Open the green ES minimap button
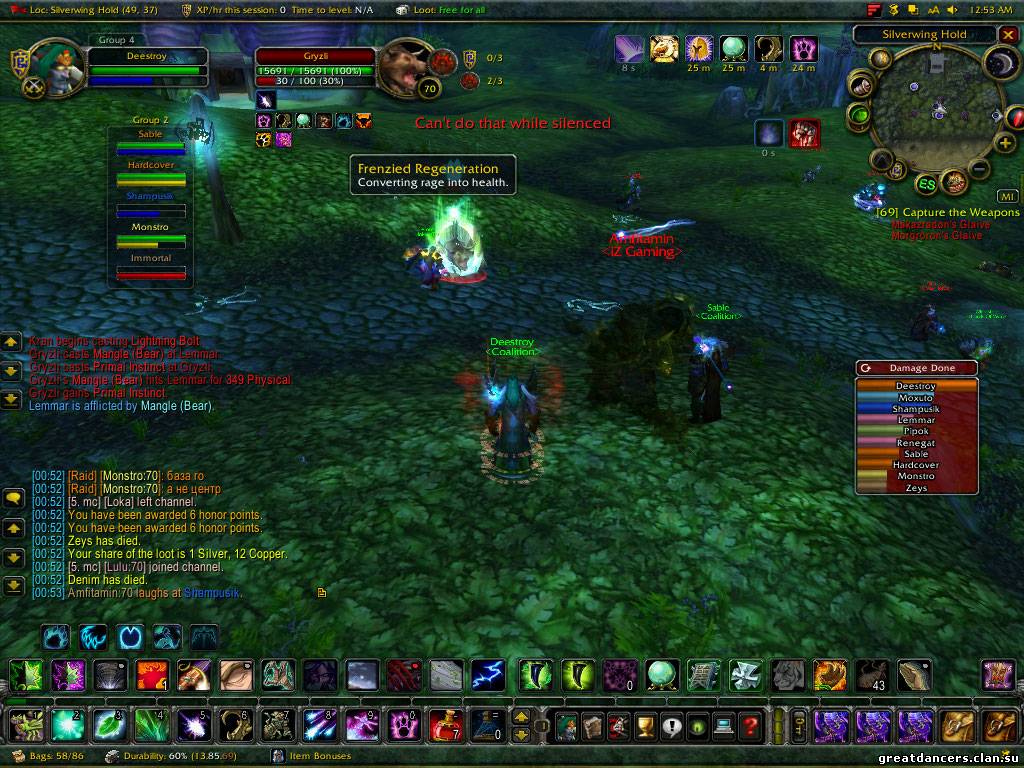The image size is (1024, 768). pyautogui.click(x=927, y=184)
